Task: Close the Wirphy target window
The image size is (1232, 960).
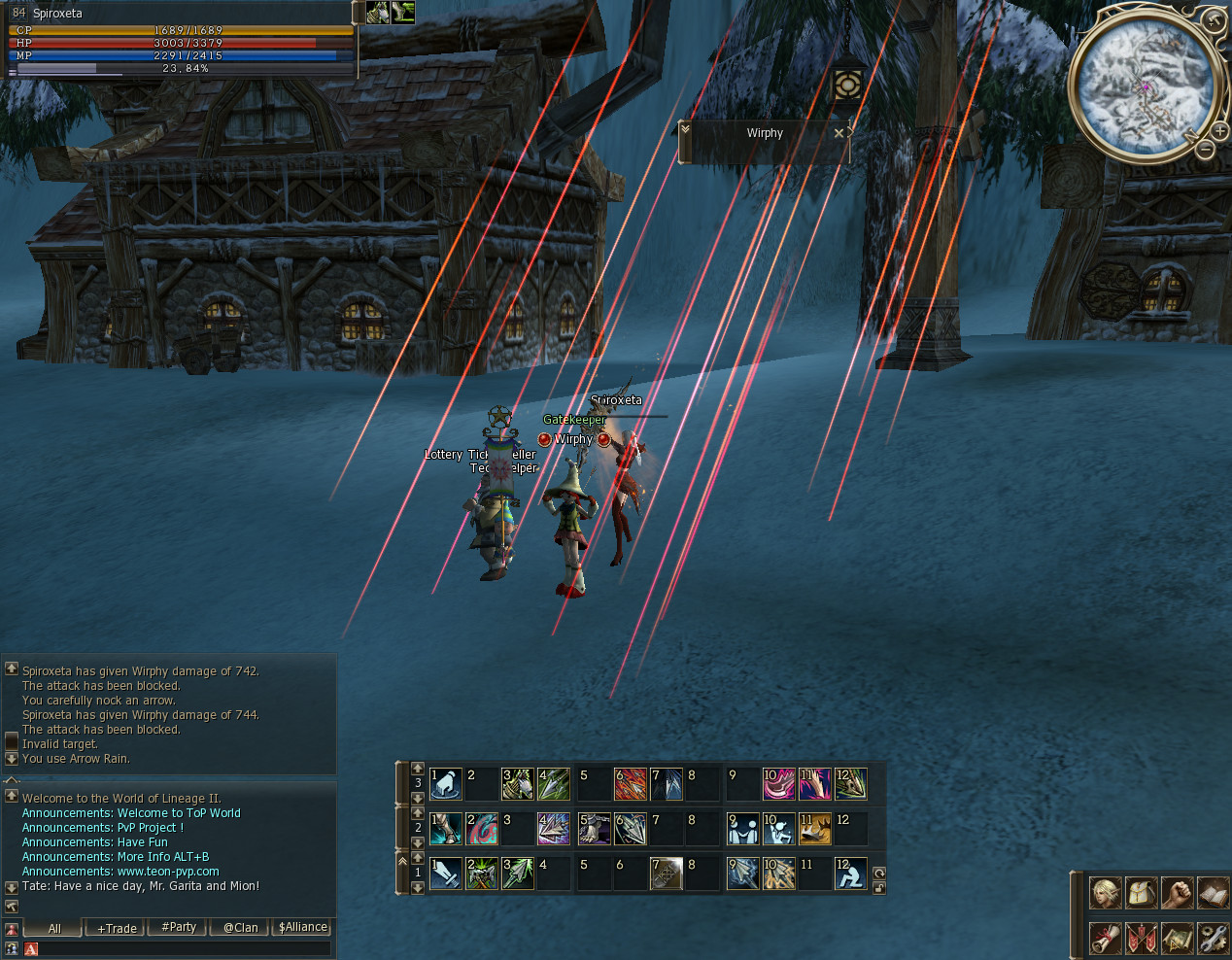Action: [838, 133]
